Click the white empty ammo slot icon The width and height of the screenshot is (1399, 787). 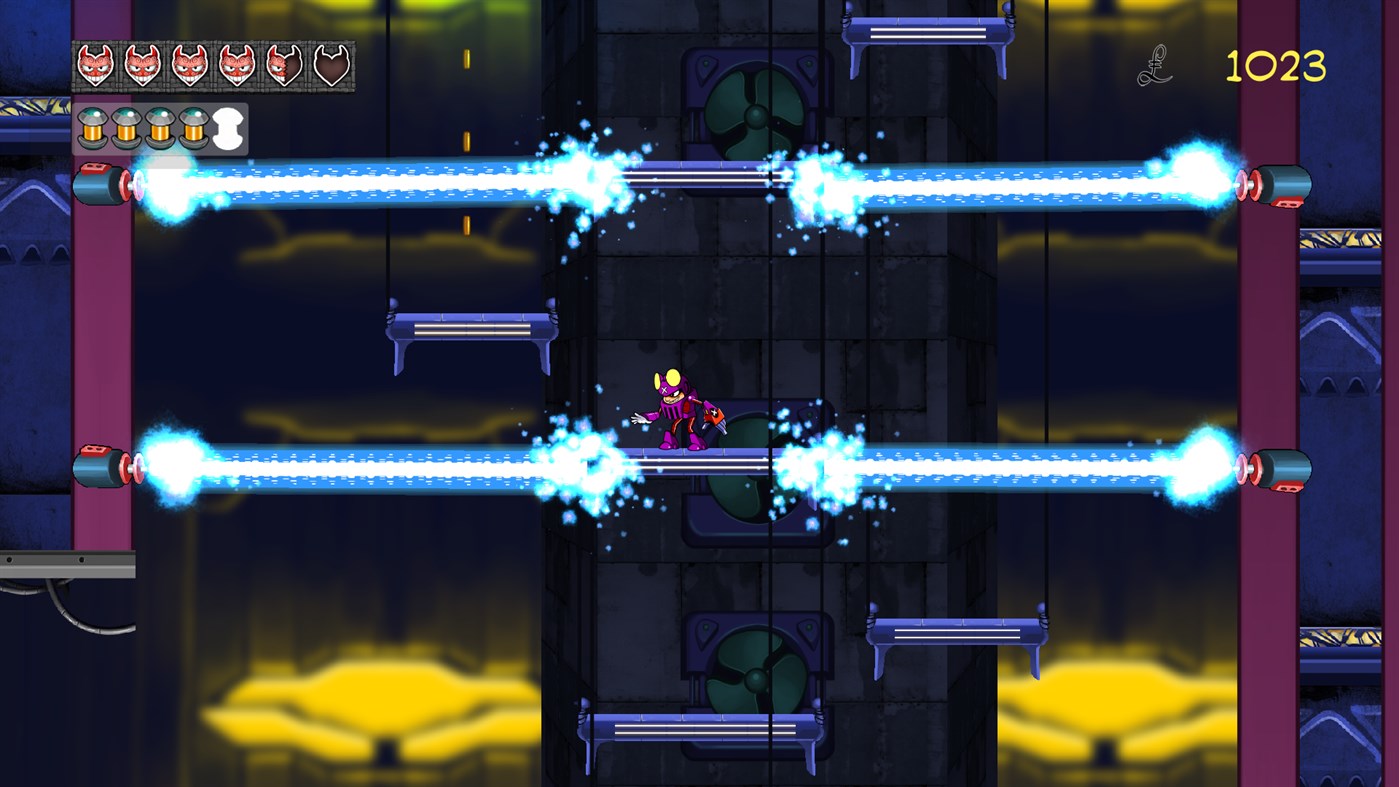tap(228, 128)
